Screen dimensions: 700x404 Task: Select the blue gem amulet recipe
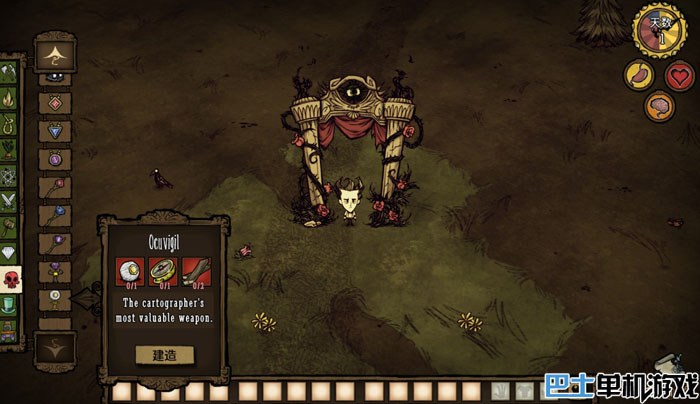[55, 131]
